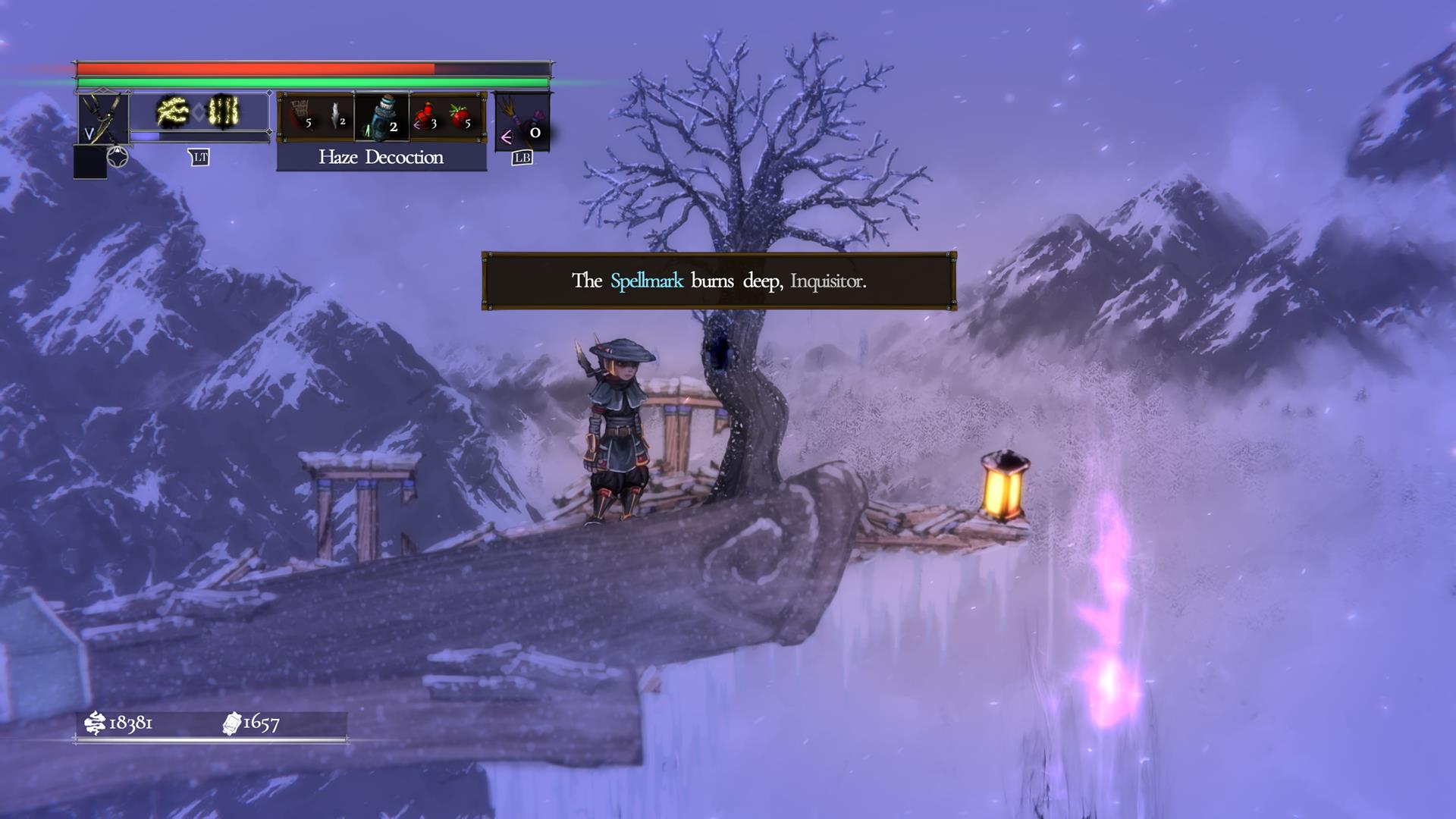1456x819 pixels.
Task: Choose the red flask item slot
Action: pyautogui.click(x=425, y=116)
